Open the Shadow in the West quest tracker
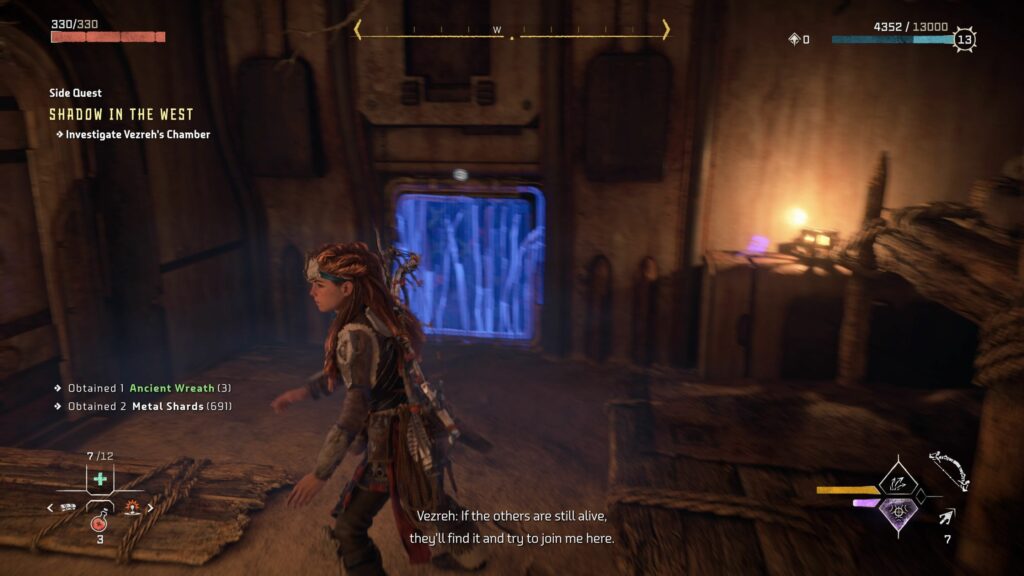 click(121, 114)
